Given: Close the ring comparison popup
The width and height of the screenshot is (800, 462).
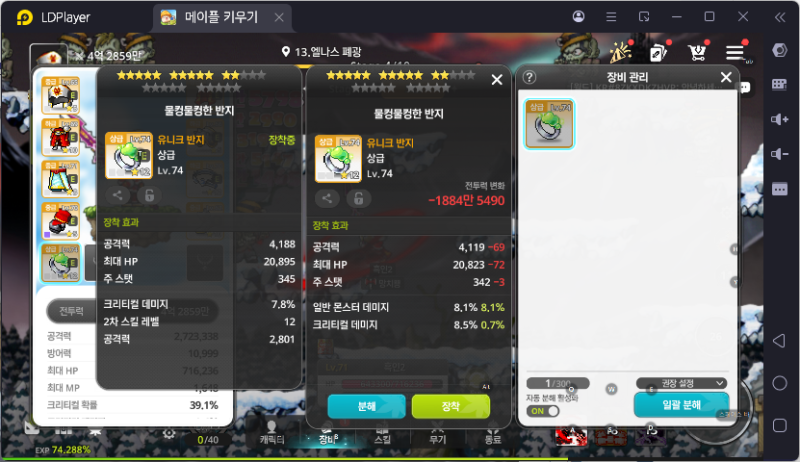Looking at the screenshot, I should (x=497, y=80).
